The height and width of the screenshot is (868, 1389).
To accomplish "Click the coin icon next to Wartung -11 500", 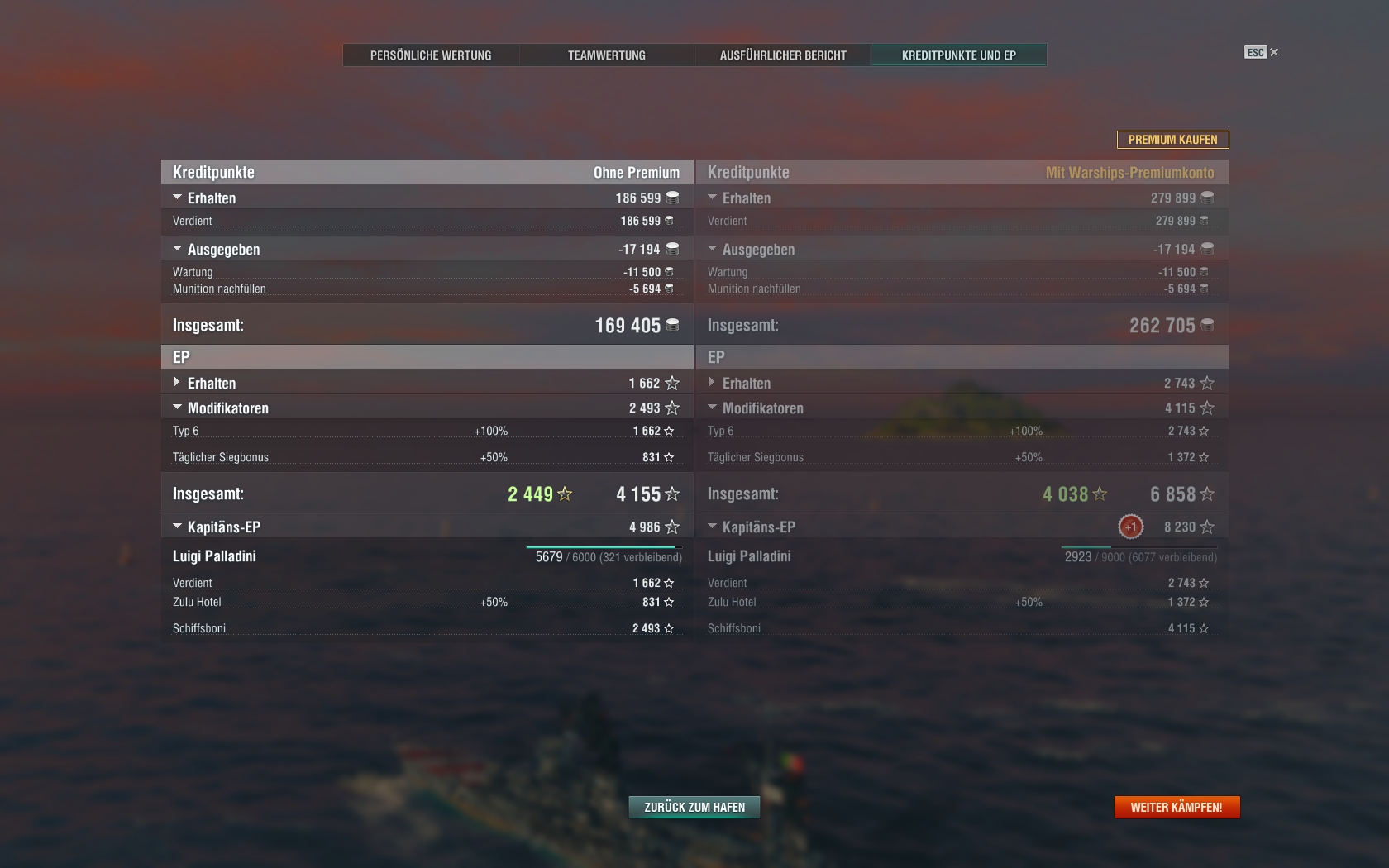I will coord(670,271).
